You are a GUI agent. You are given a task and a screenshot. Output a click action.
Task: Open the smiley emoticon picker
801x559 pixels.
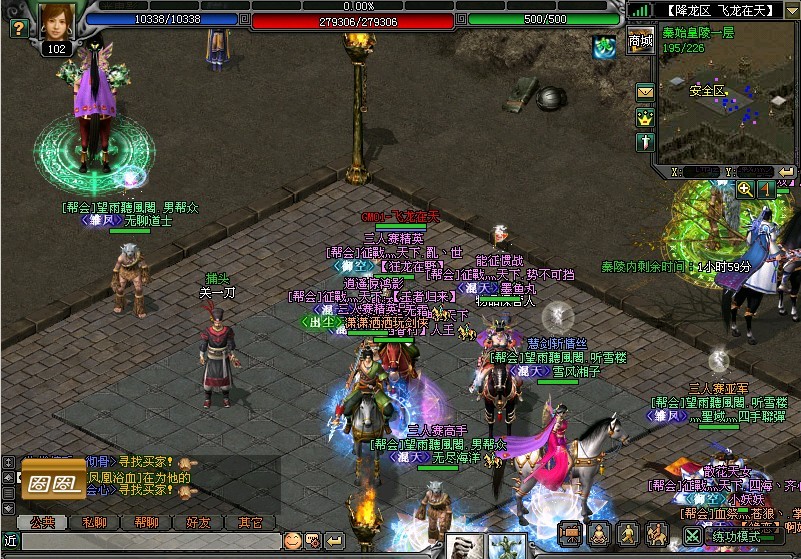[x=292, y=541]
